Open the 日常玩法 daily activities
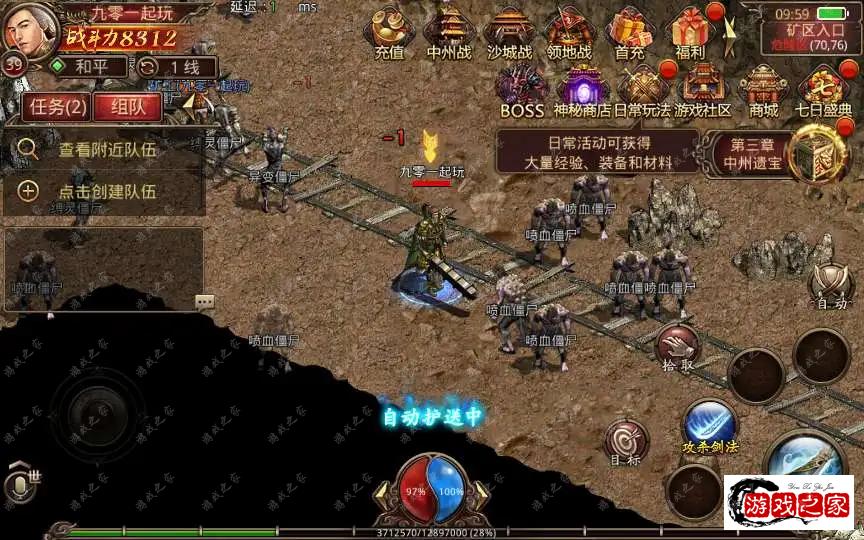The width and height of the screenshot is (864, 540). click(643, 91)
